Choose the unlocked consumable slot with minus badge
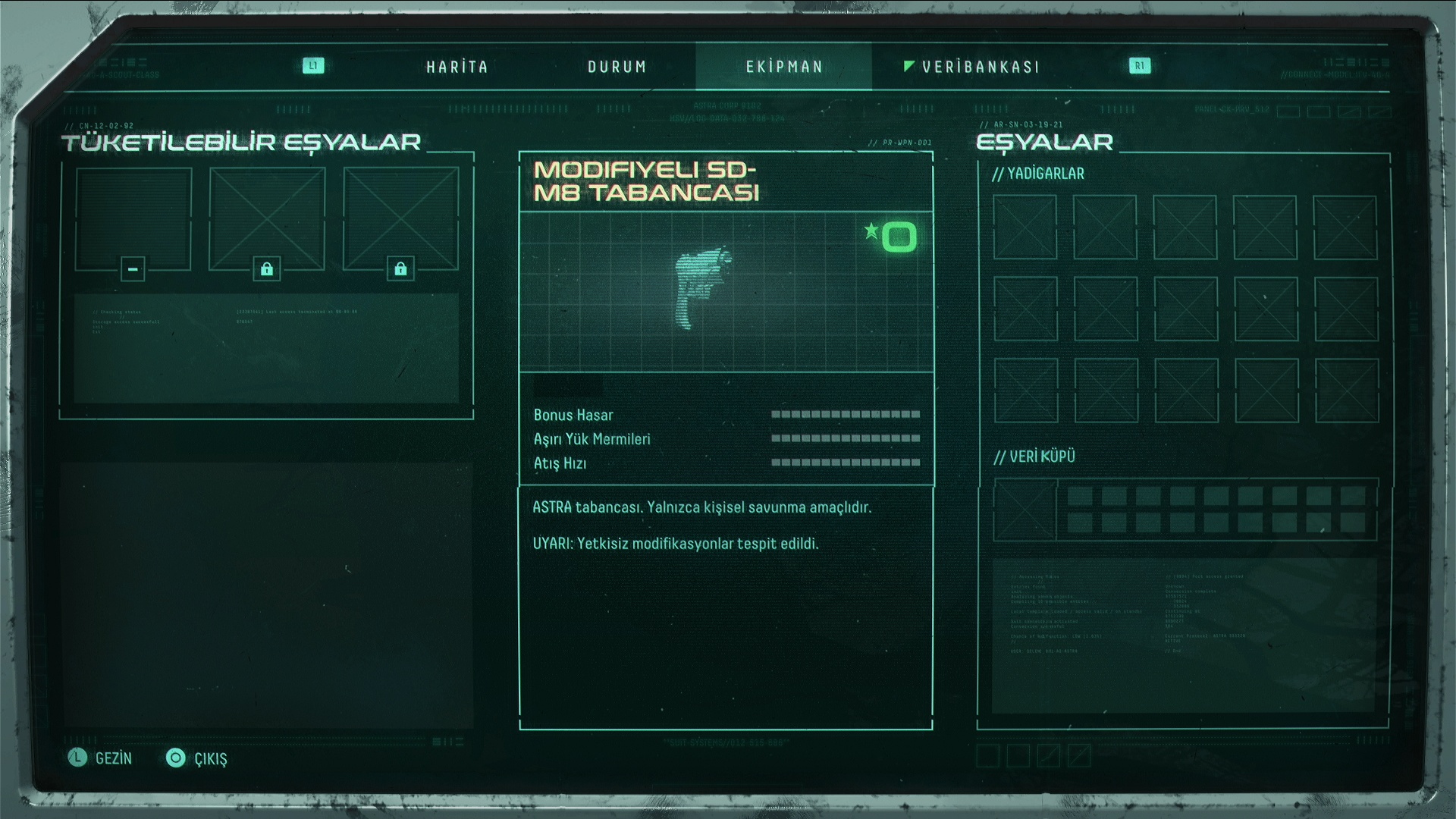 (133, 219)
